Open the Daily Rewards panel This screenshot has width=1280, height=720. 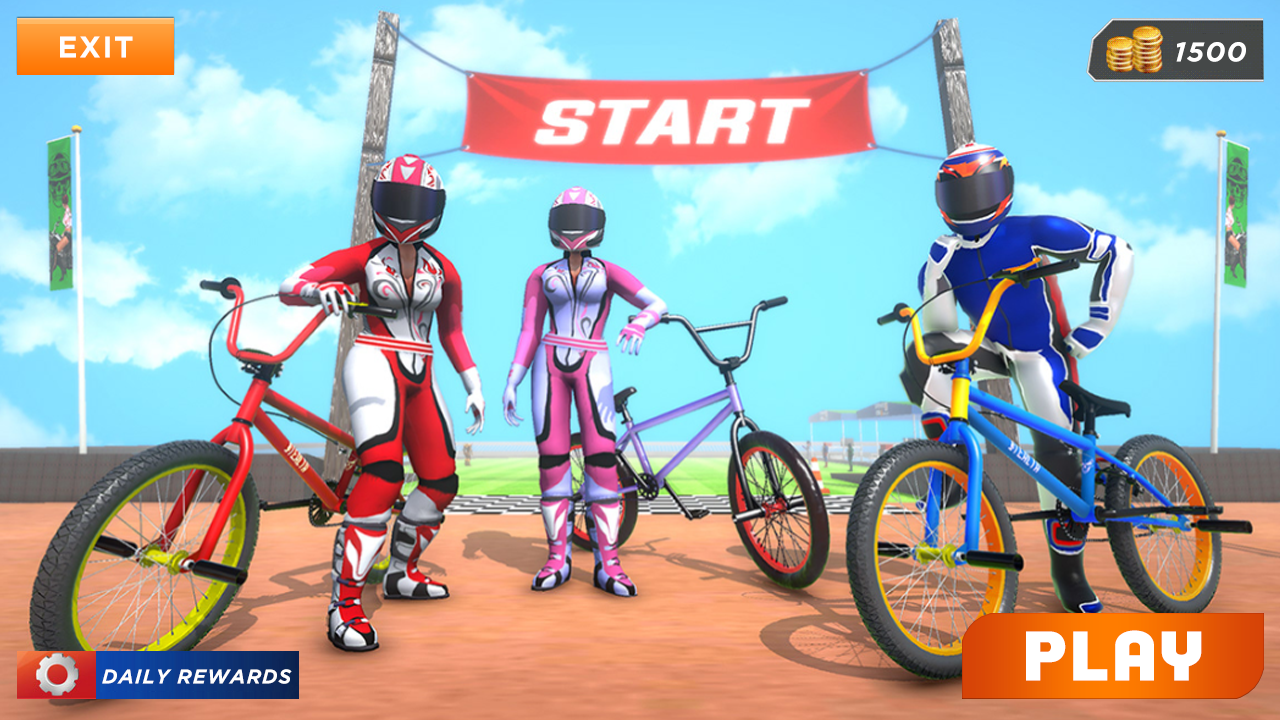(x=160, y=676)
